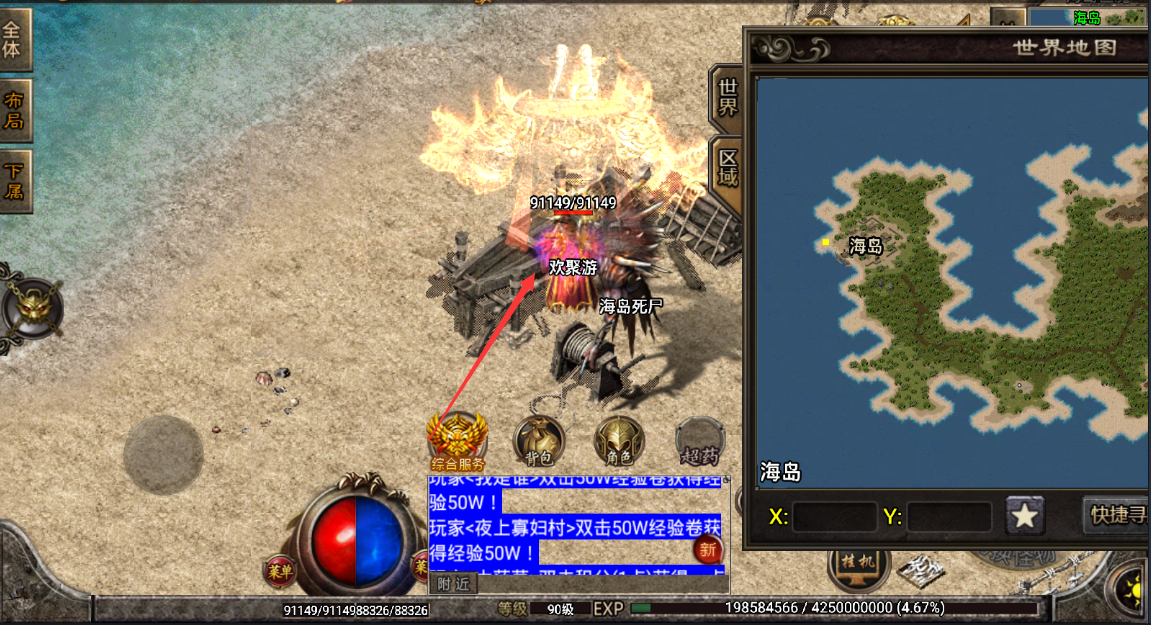Switch chat to the 附近 nearby channel
This screenshot has width=1151, height=625.
[453, 585]
